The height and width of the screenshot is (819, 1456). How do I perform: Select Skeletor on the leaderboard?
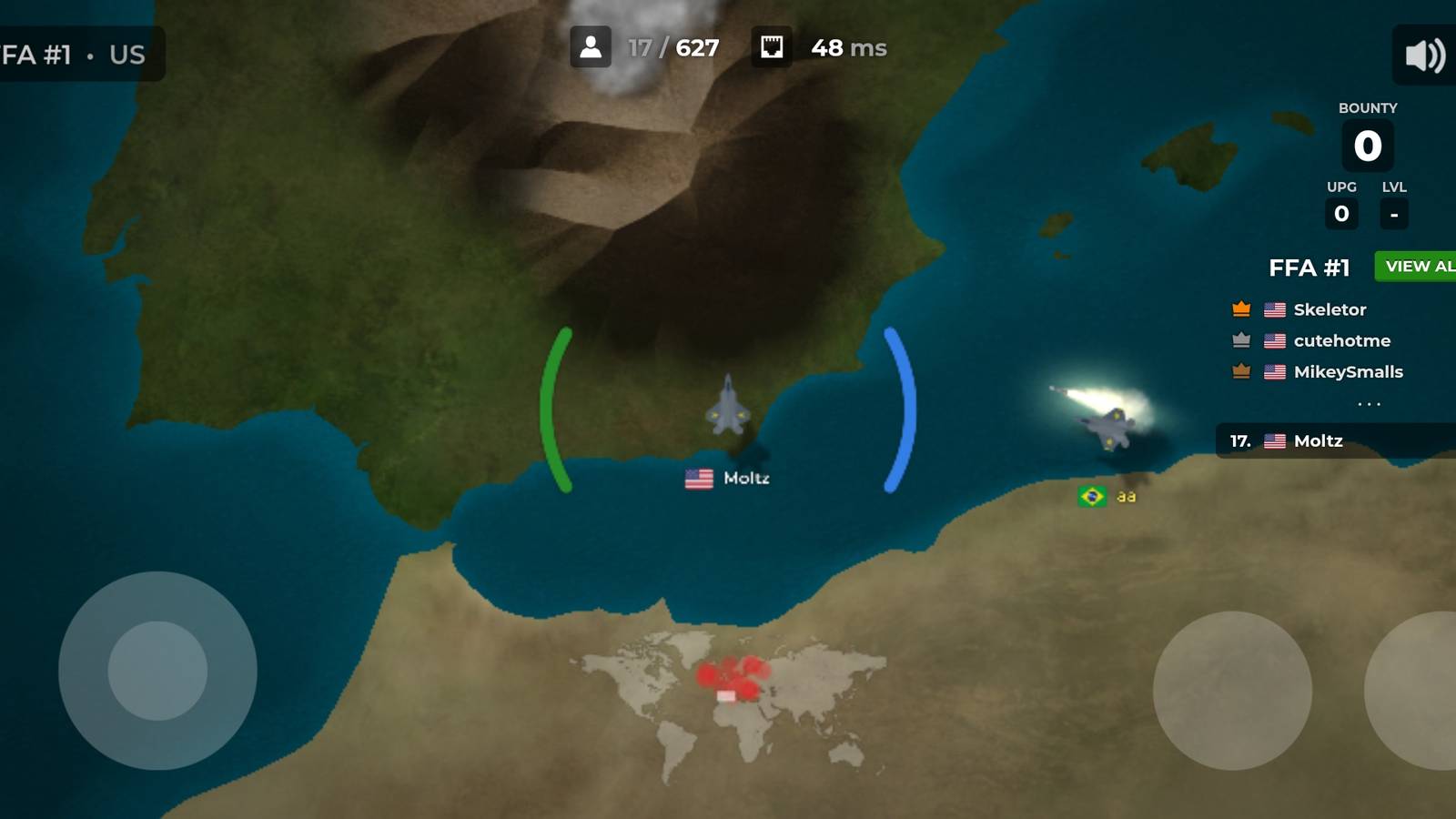1329,309
